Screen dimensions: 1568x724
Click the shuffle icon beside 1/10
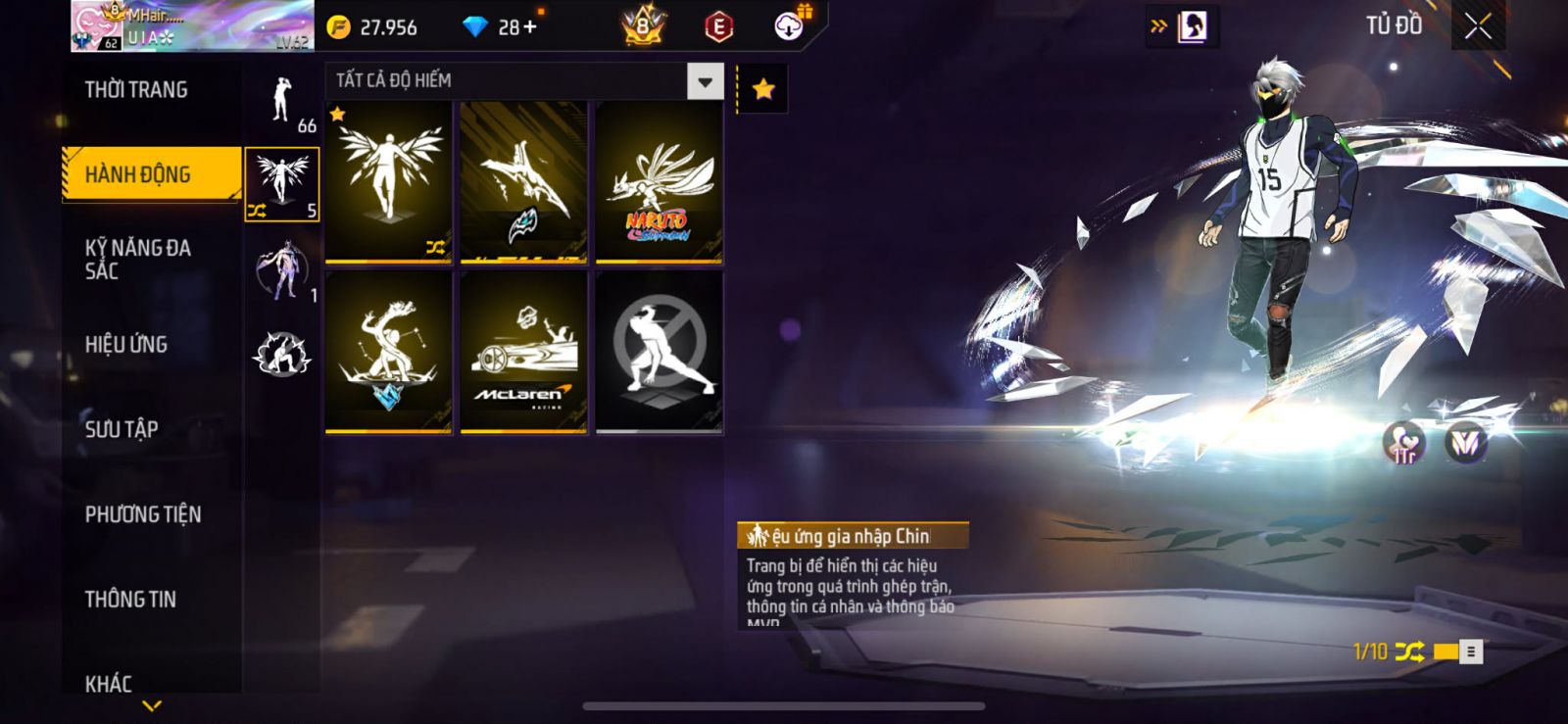[x=1409, y=652]
